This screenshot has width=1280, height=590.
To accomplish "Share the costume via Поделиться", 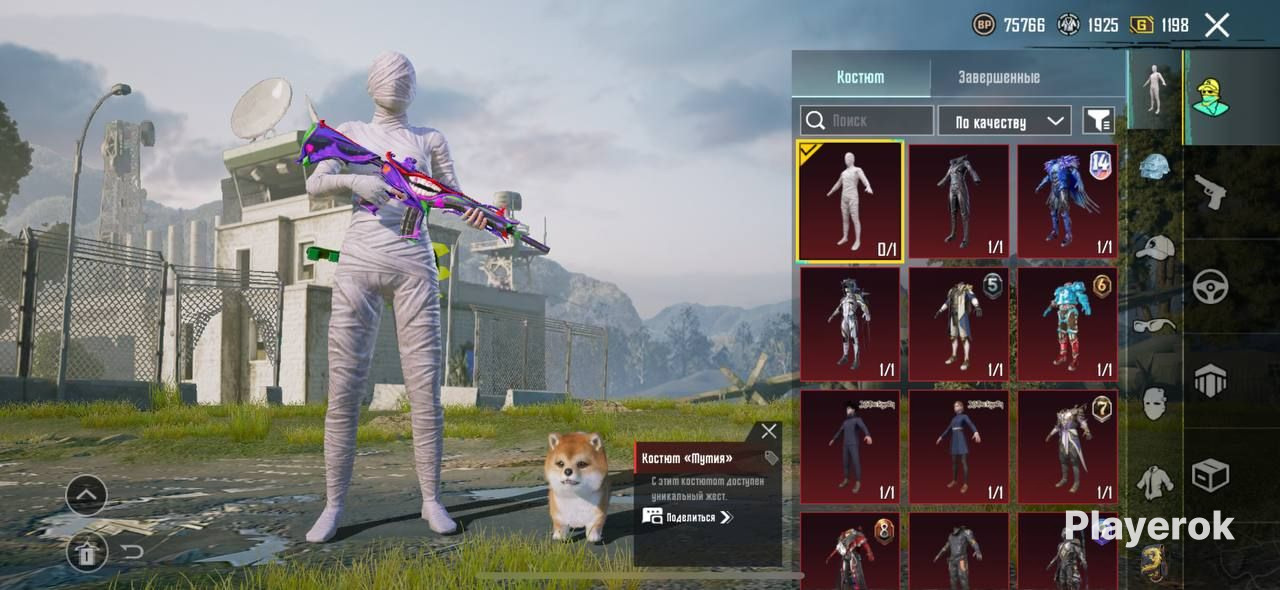I will click(x=688, y=517).
